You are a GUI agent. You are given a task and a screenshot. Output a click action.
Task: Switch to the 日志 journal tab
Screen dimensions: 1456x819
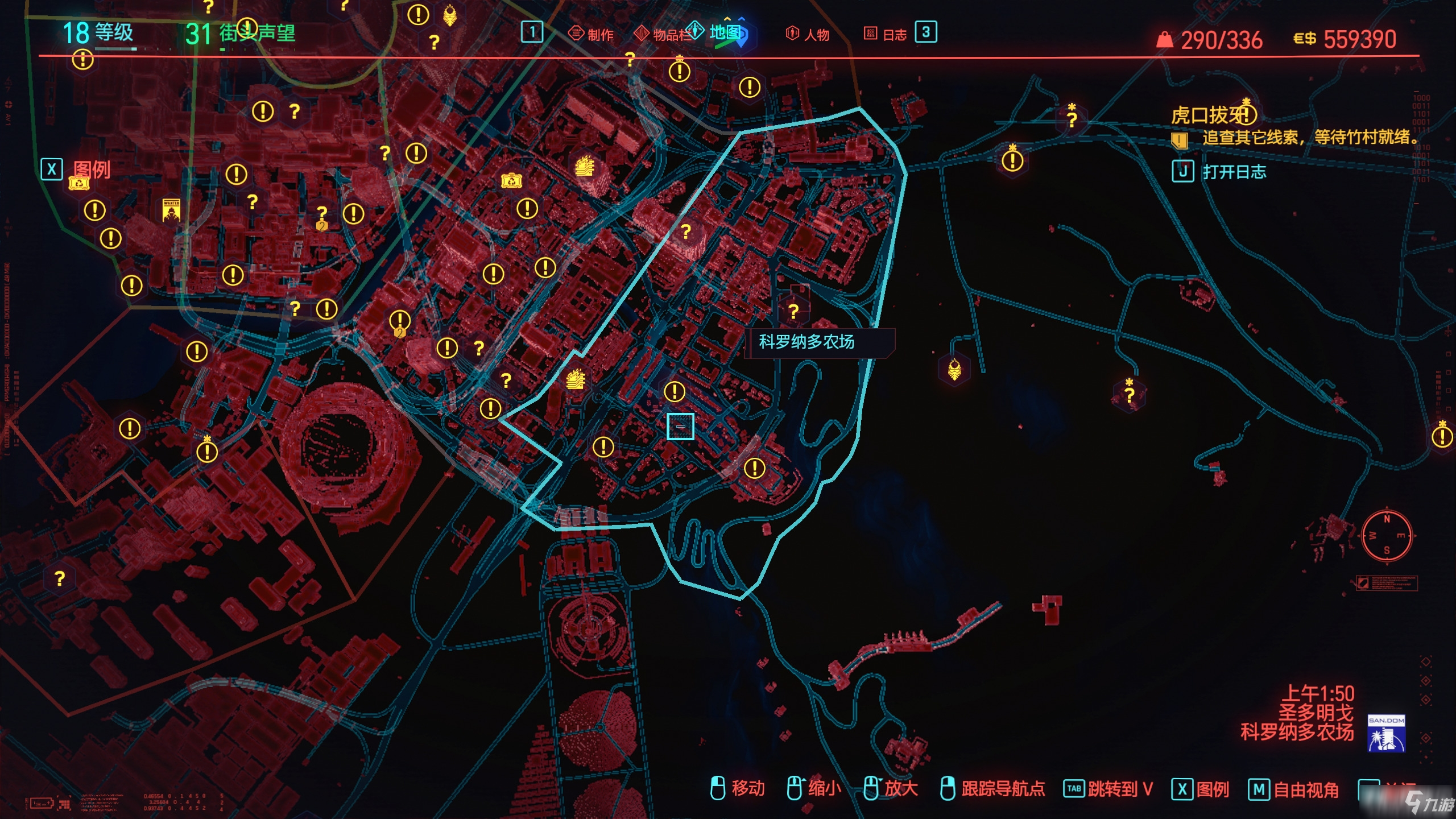887,34
